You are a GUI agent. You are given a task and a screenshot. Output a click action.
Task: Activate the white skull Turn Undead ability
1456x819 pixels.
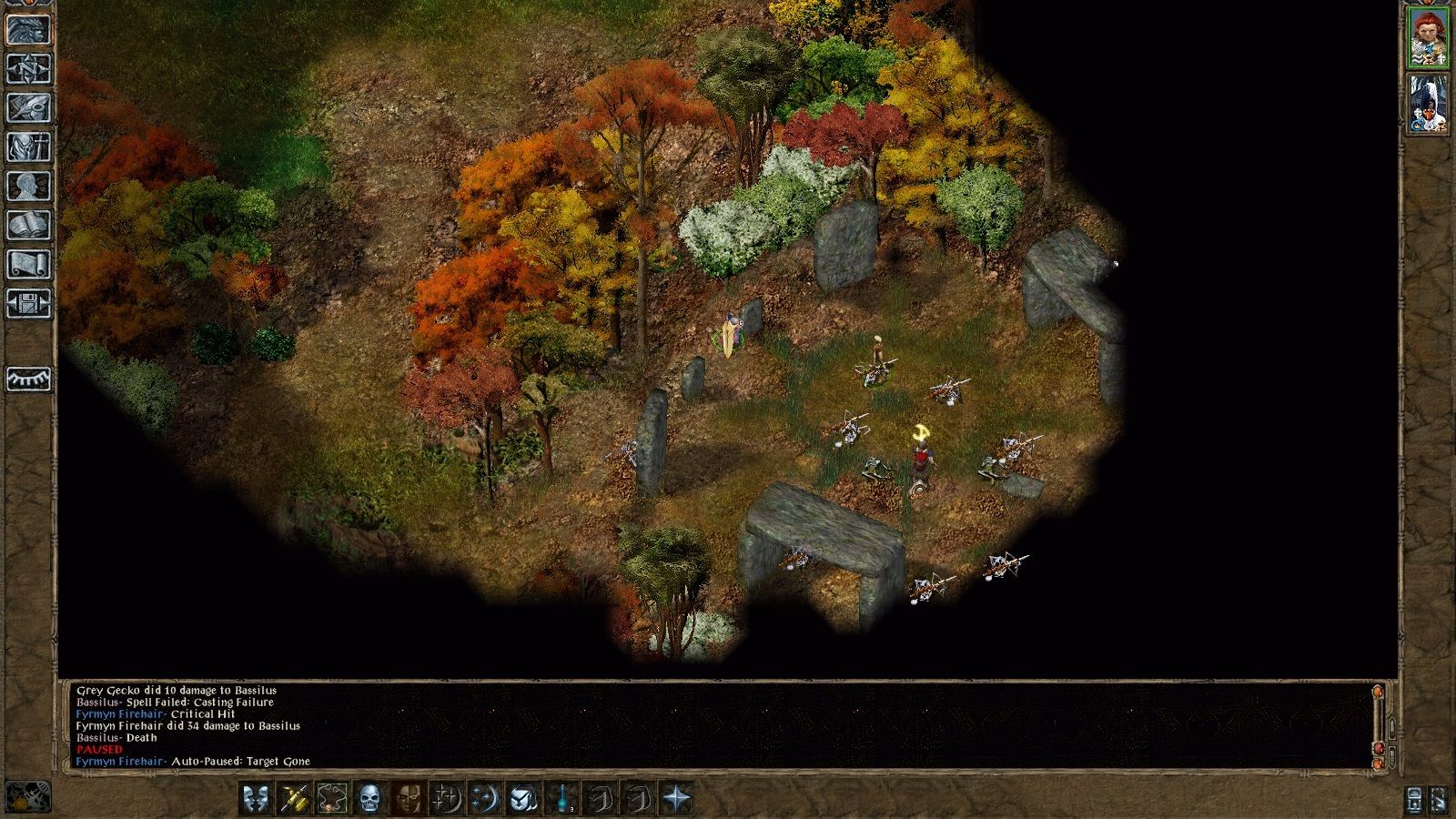pyautogui.click(x=369, y=799)
